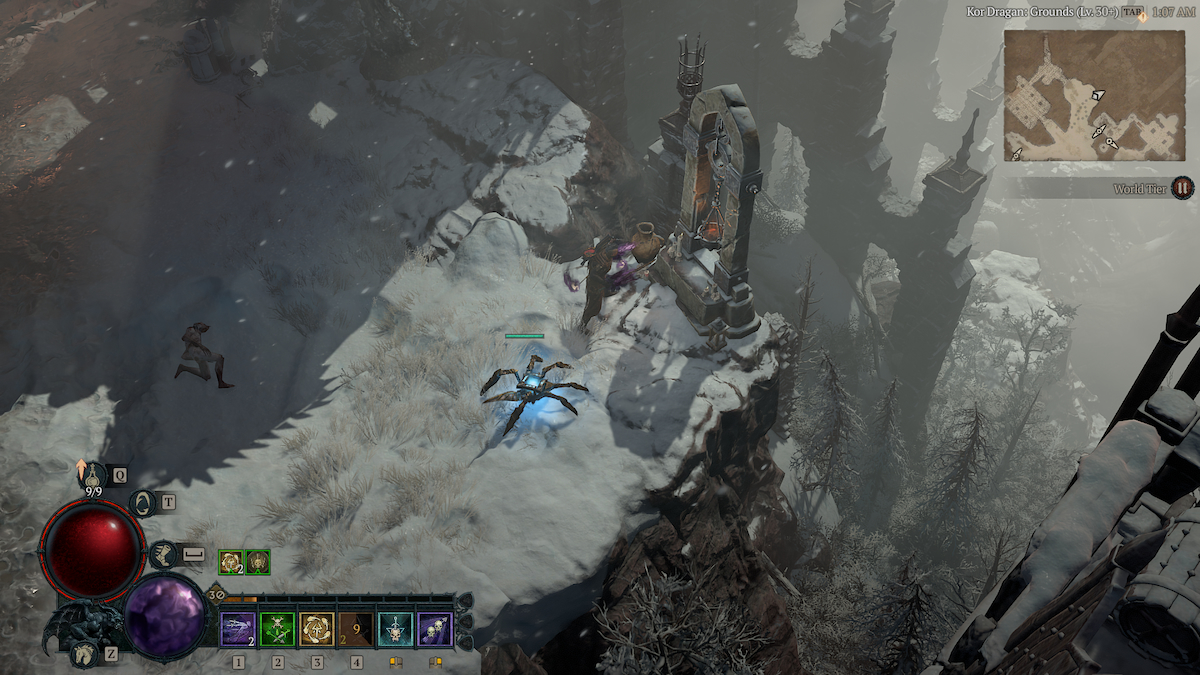Viewport: 1200px width, 675px height.
Task: Cast the purple spear skill in slot 1
Action: [238, 630]
